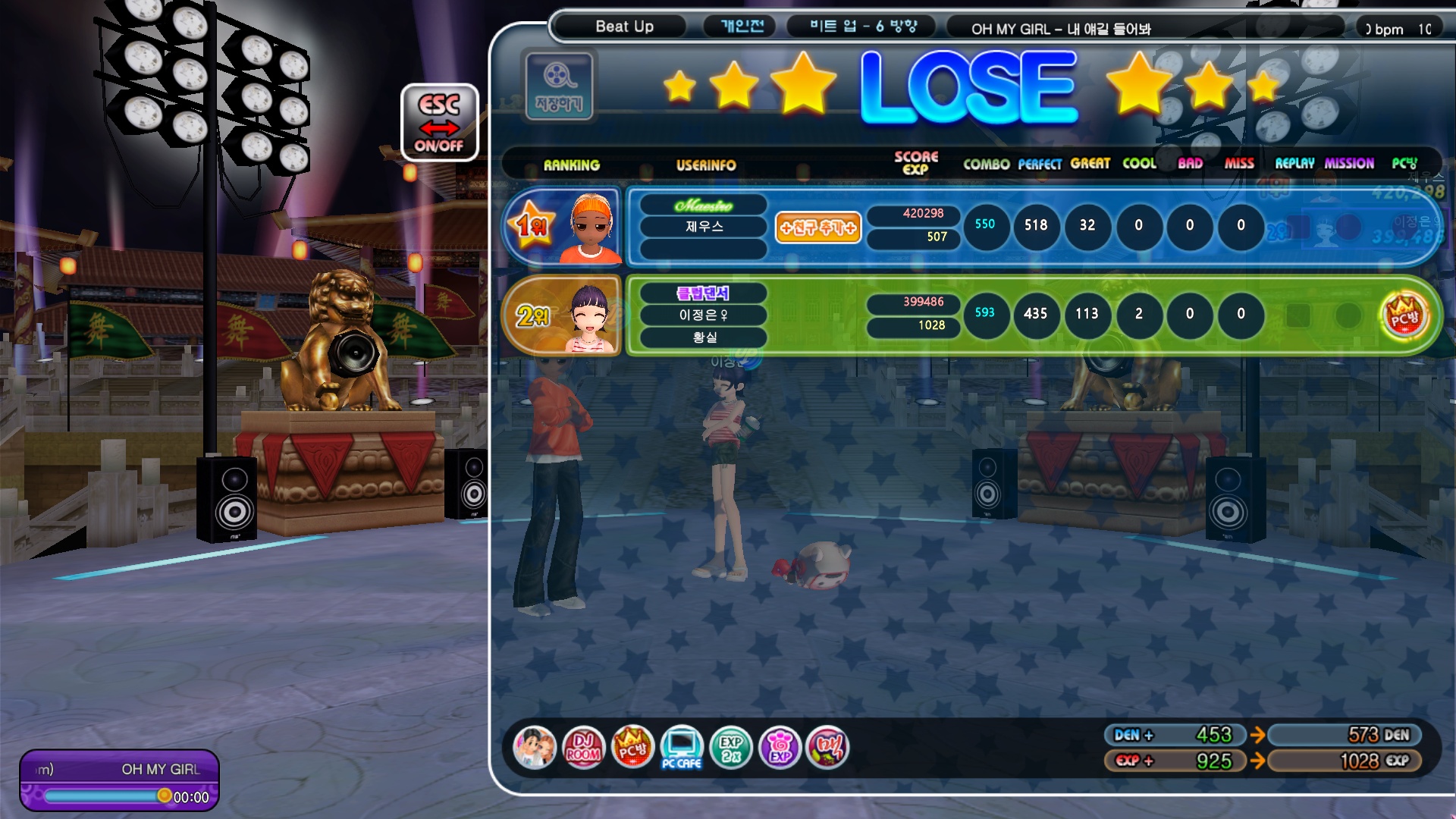The width and height of the screenshot is (1456, 819).
Task: Click the replay save button with film icon
Action: [559, 85]
